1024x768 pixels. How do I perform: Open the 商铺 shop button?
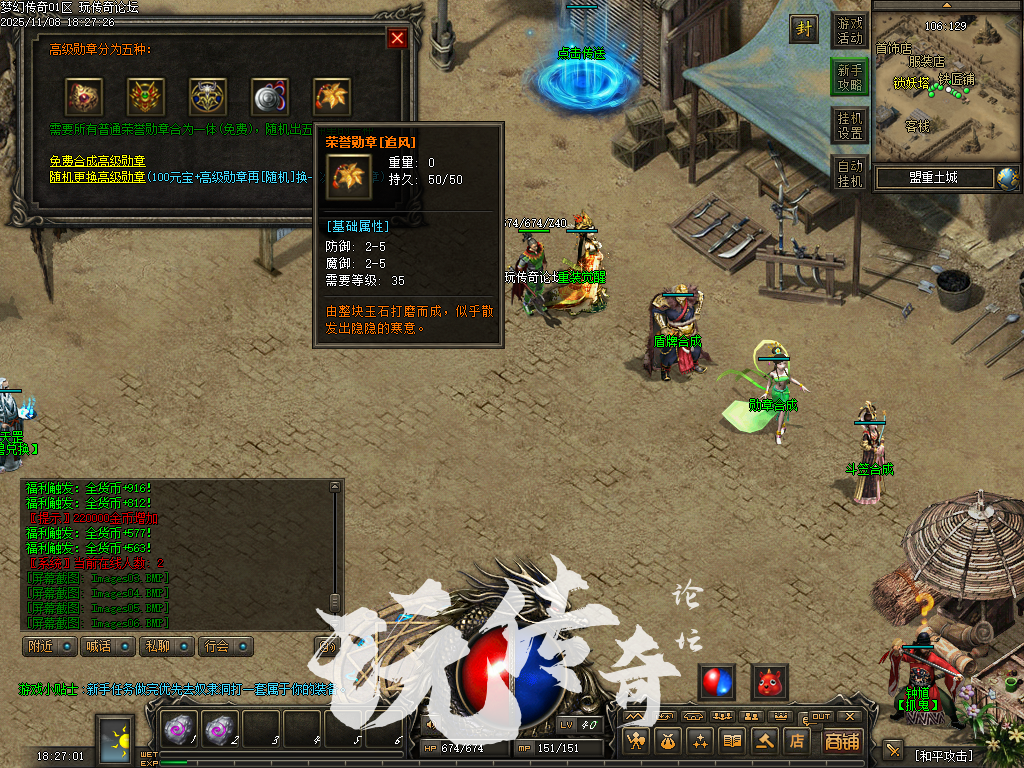[842, 741]
